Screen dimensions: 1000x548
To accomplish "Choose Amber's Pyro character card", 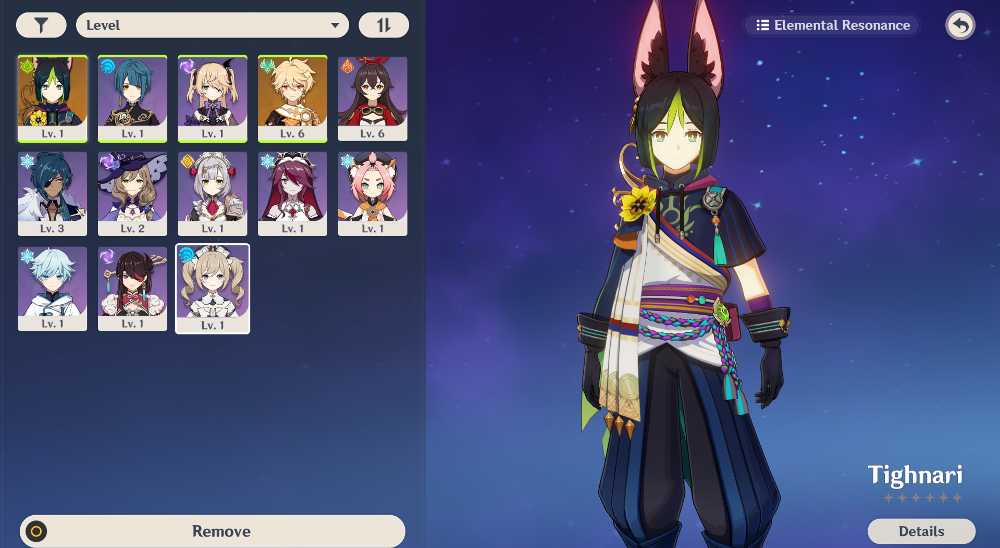I will 372,98.
